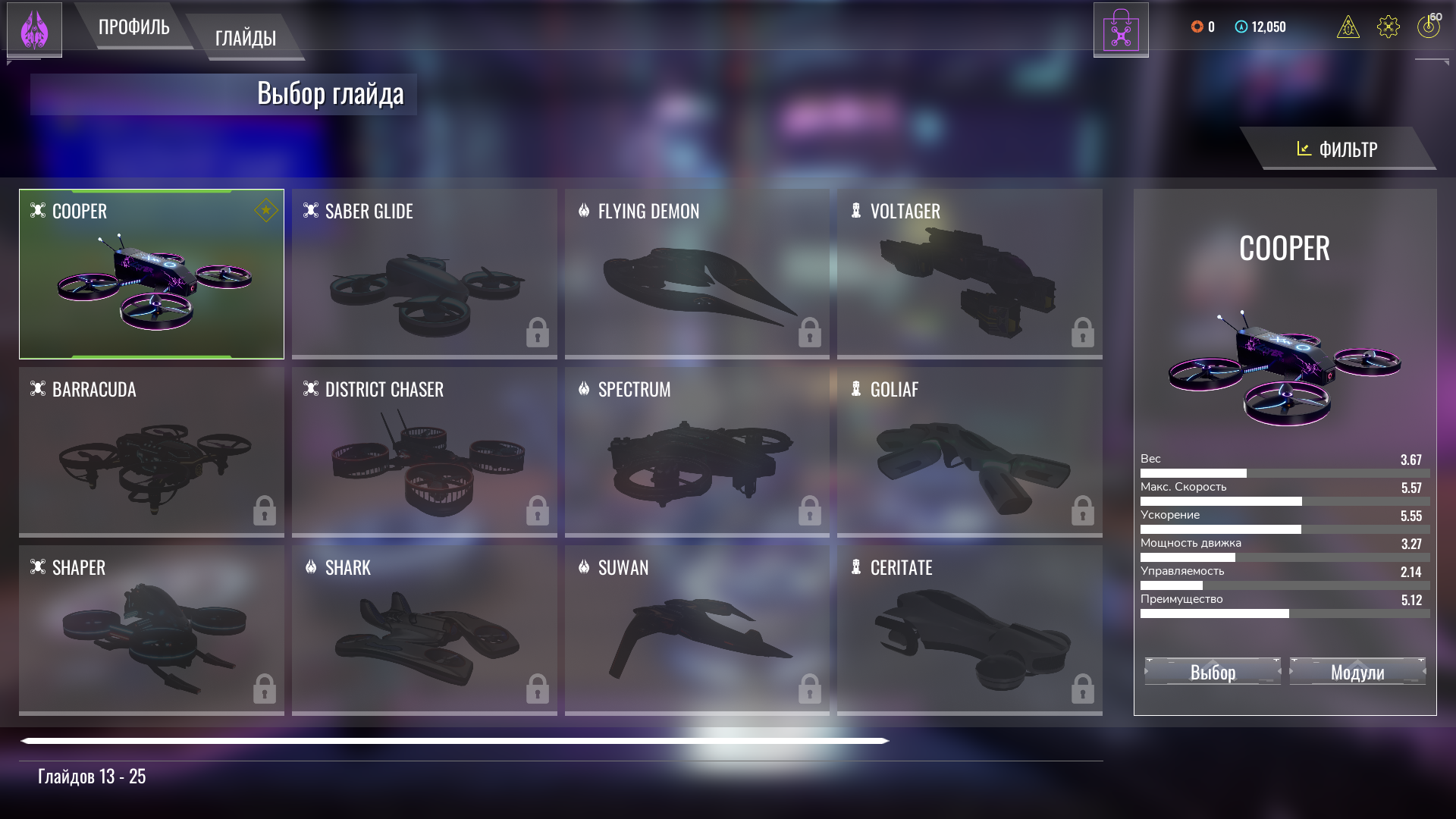Screen dimensions: 1456x819
Task: Select the SUWAN glide tile
Action: pos(696,630)
